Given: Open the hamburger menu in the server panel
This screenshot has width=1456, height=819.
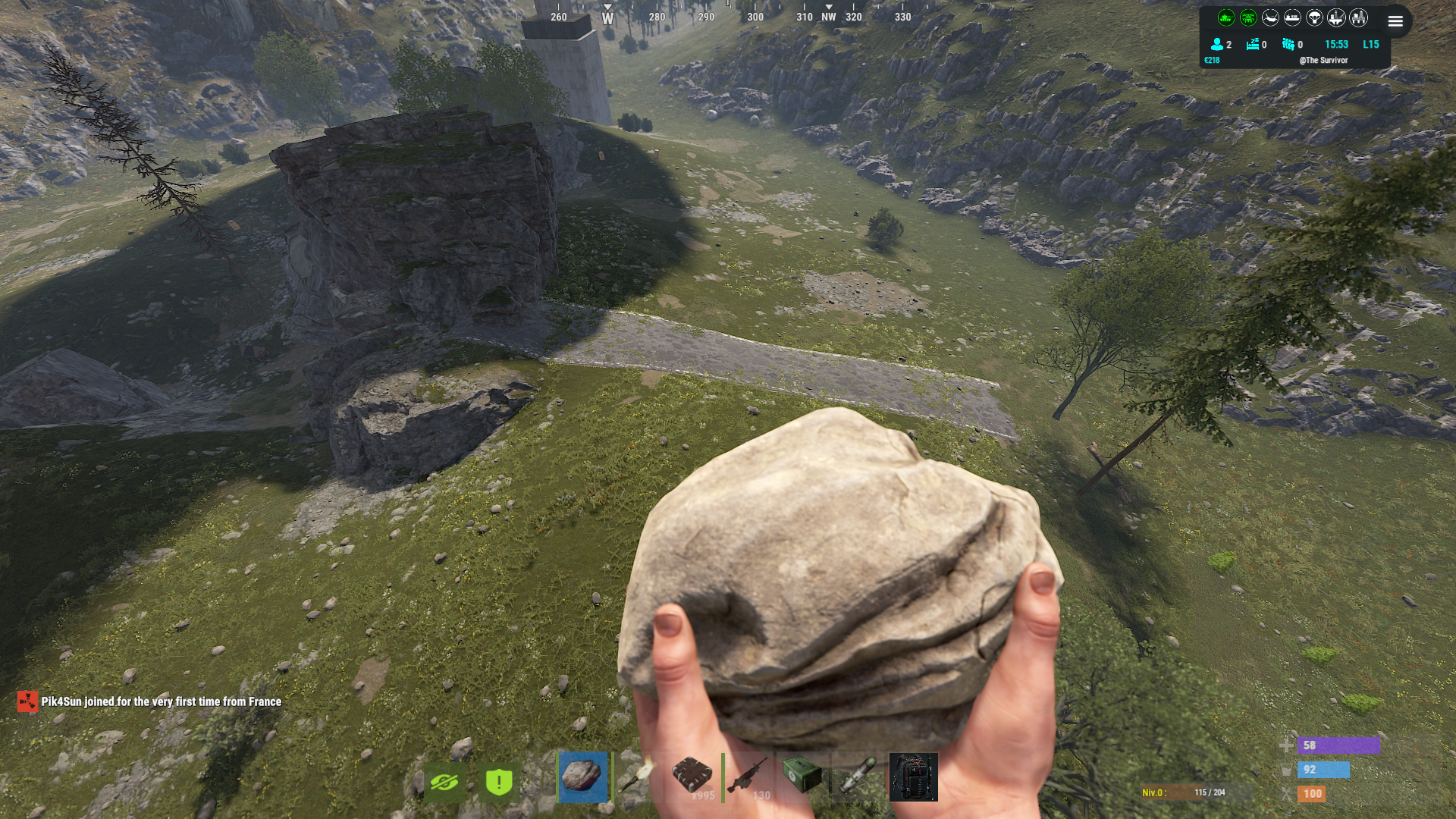Looking at the screenshot, I should point(1395,21).
